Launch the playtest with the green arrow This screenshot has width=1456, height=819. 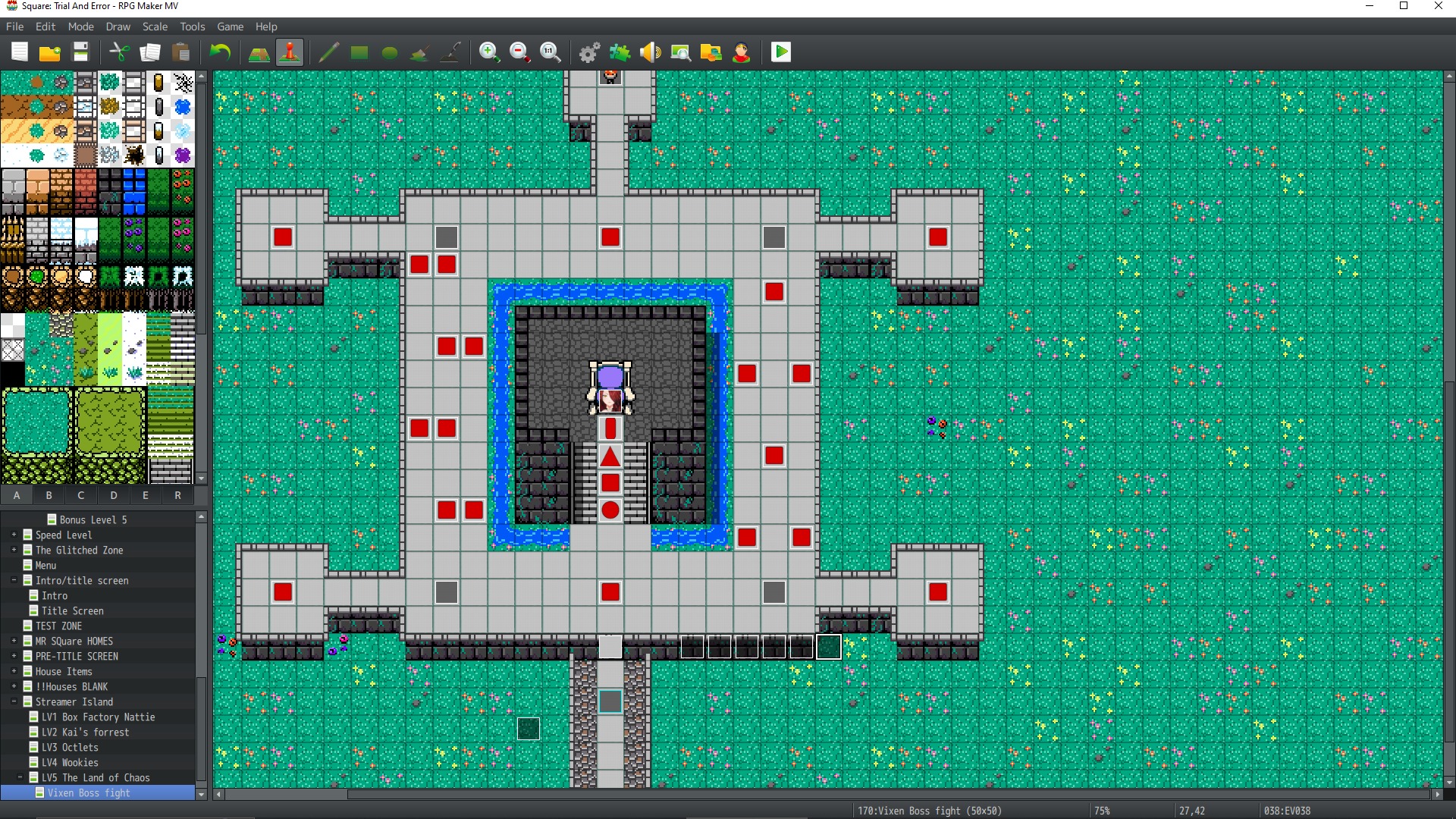780,52
